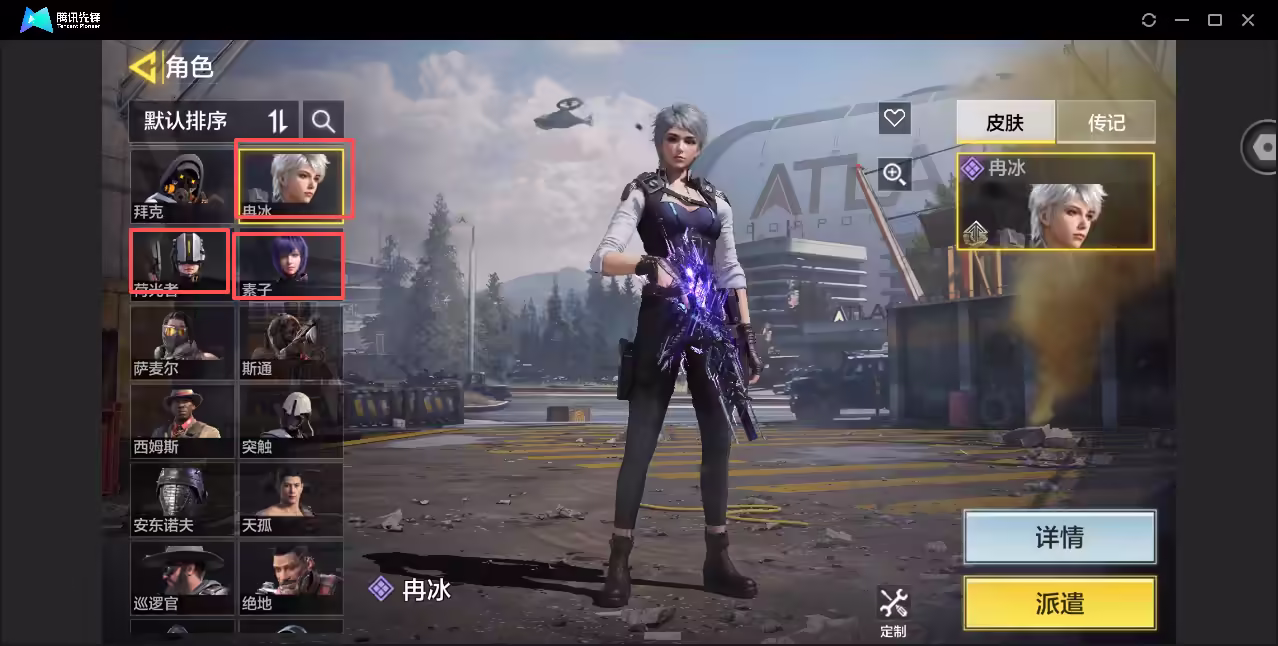Choose the 巡逻官 character tile

[182, 576]
